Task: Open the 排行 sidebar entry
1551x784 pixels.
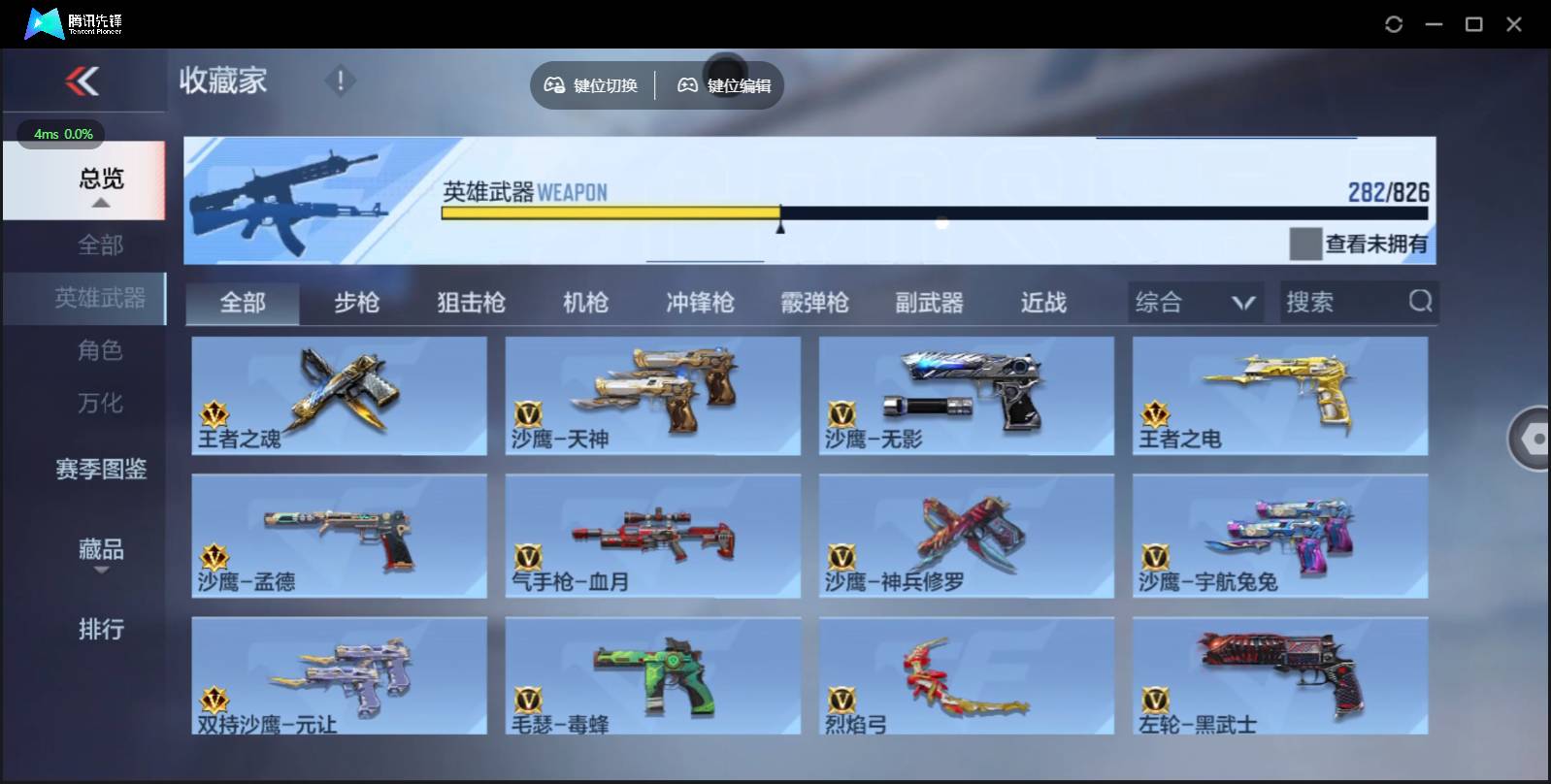Action: pos(101,631)
